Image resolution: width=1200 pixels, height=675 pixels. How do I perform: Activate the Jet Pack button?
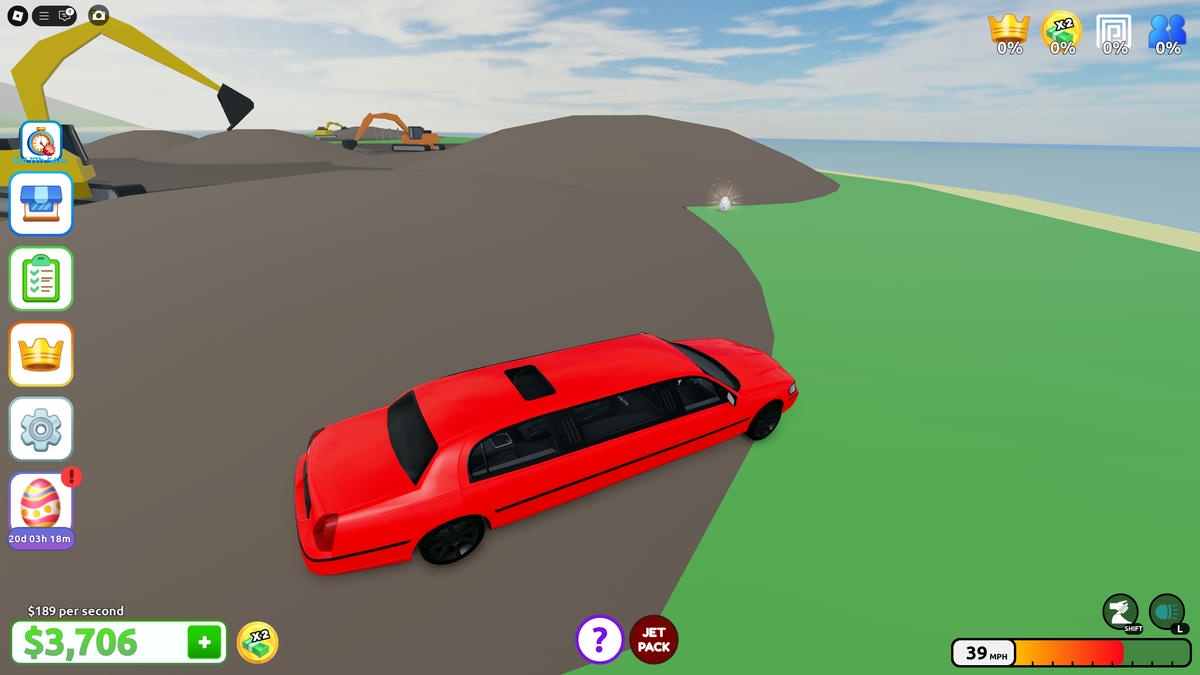pyautogui.click(x=654, y=640)
